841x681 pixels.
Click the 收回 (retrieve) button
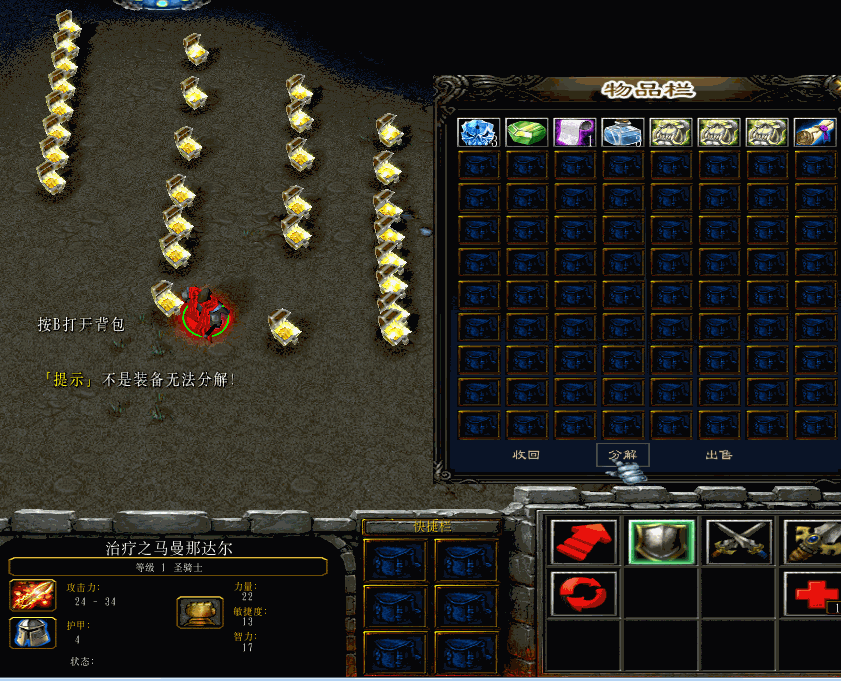click(x=527, y=455)
